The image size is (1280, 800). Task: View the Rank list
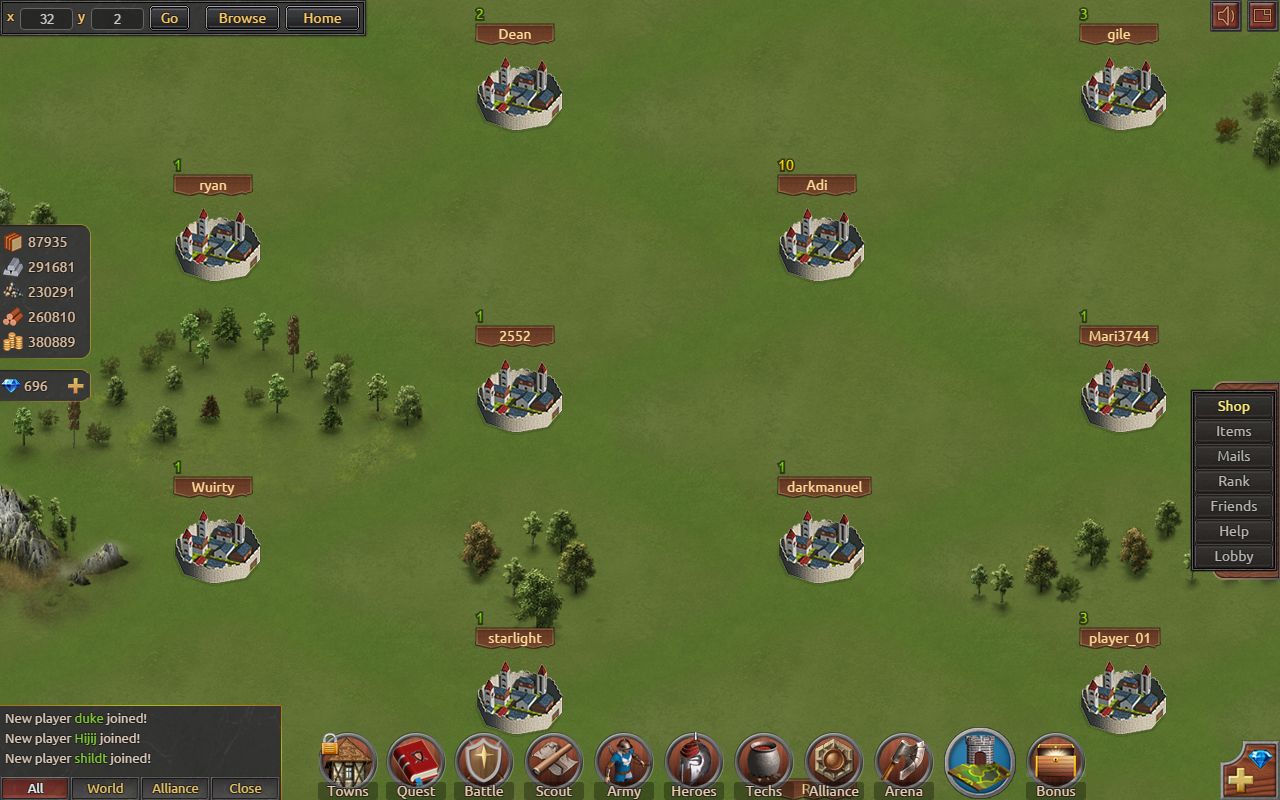point(1233,481)
